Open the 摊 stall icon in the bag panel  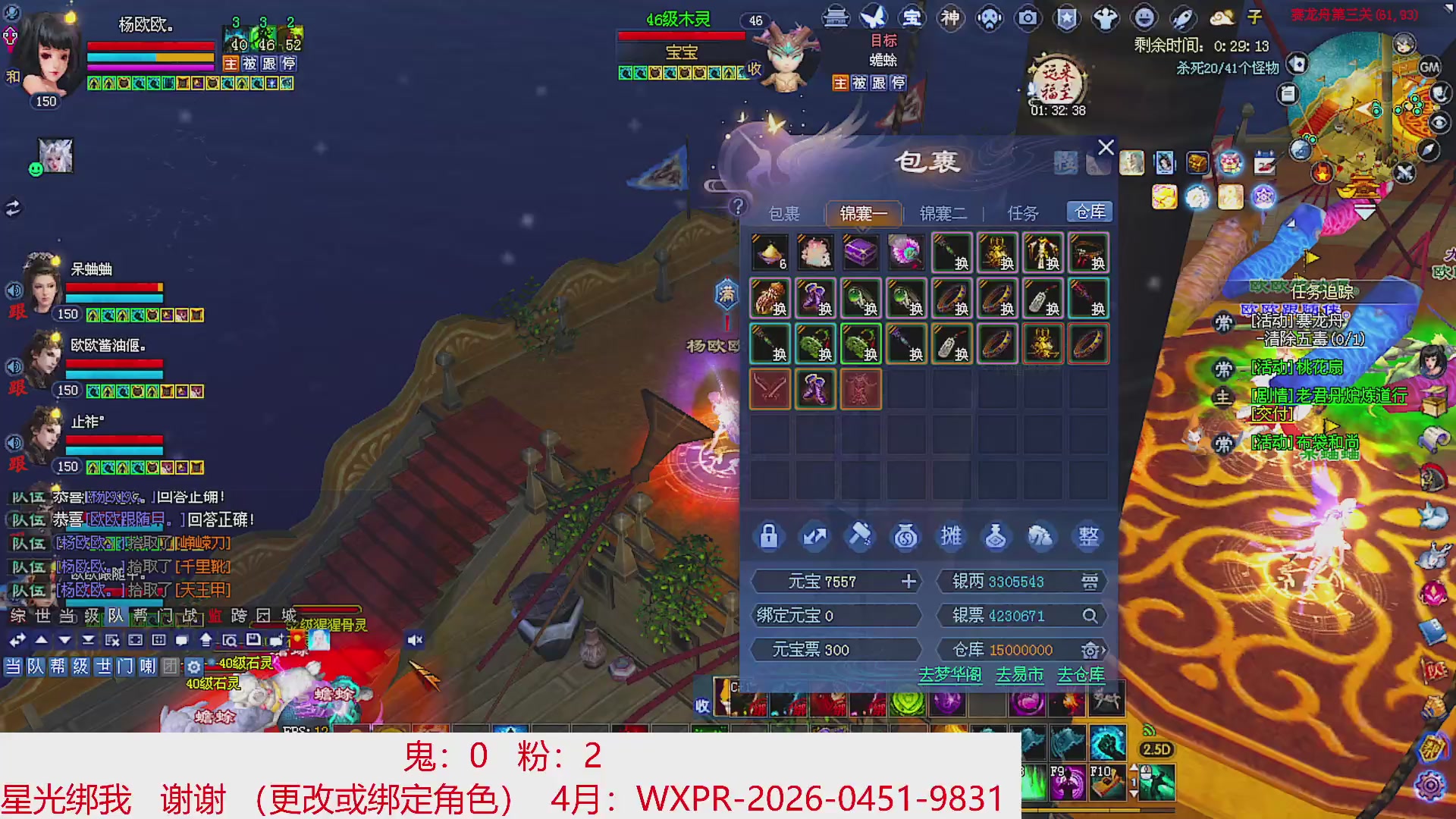click(x=952, y=537)
